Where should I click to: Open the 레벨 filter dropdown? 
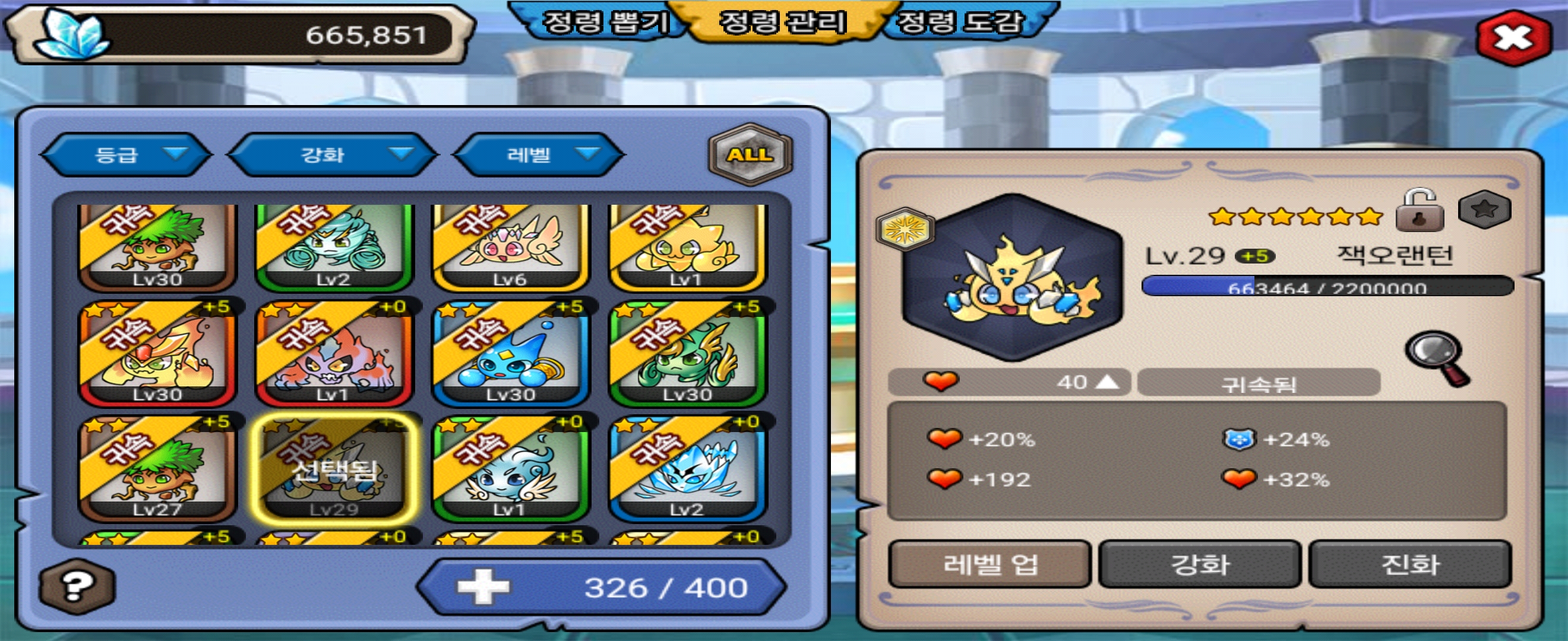pos(539,154)
